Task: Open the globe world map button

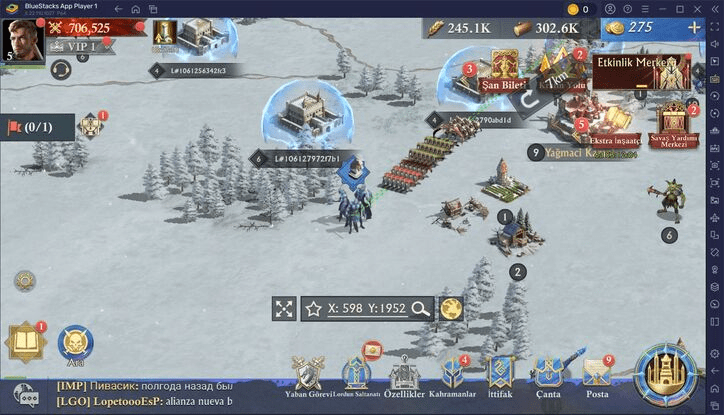Action: [x=451, y=308]
